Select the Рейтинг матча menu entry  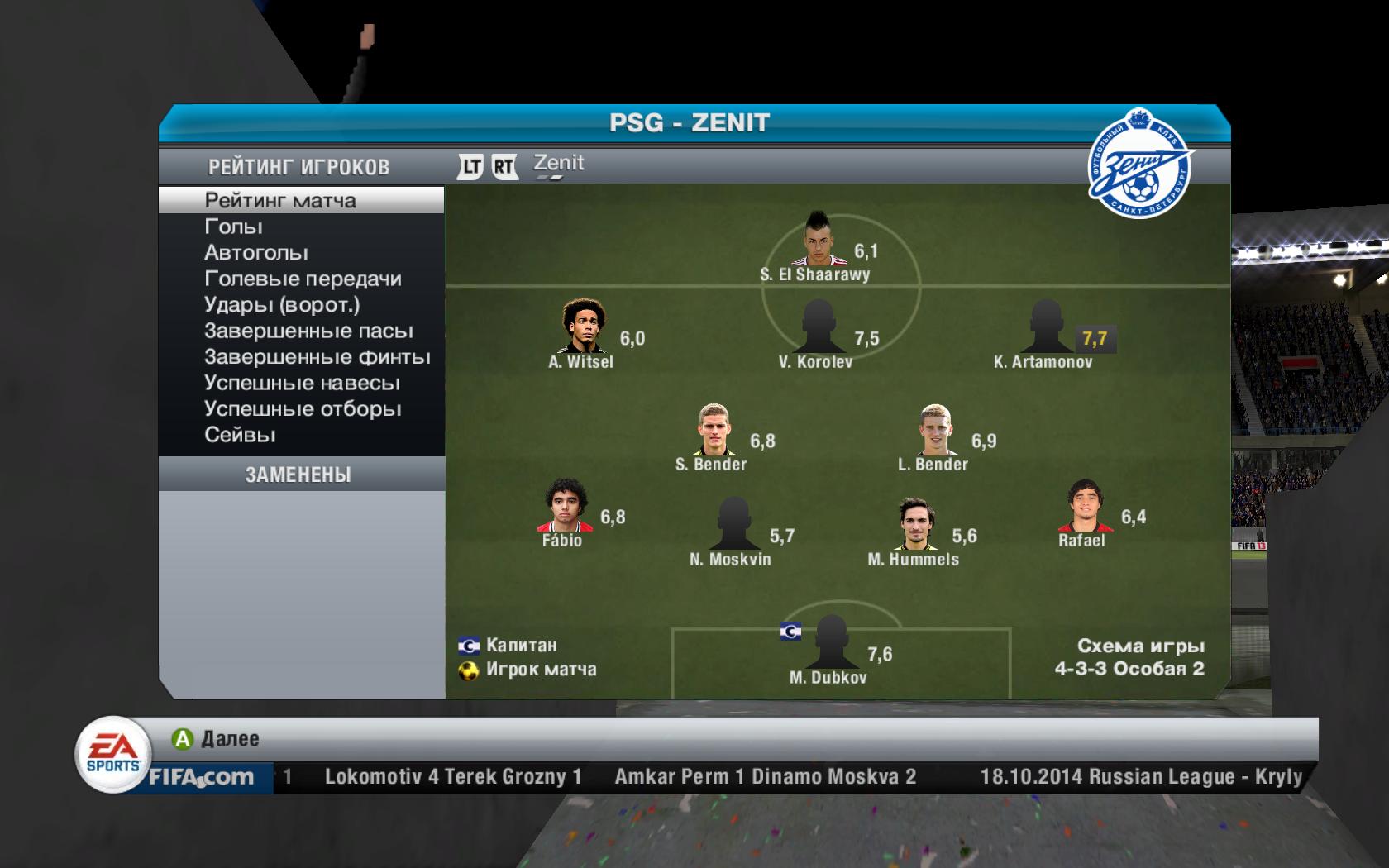pyautogui.click(x=280, y=201)
